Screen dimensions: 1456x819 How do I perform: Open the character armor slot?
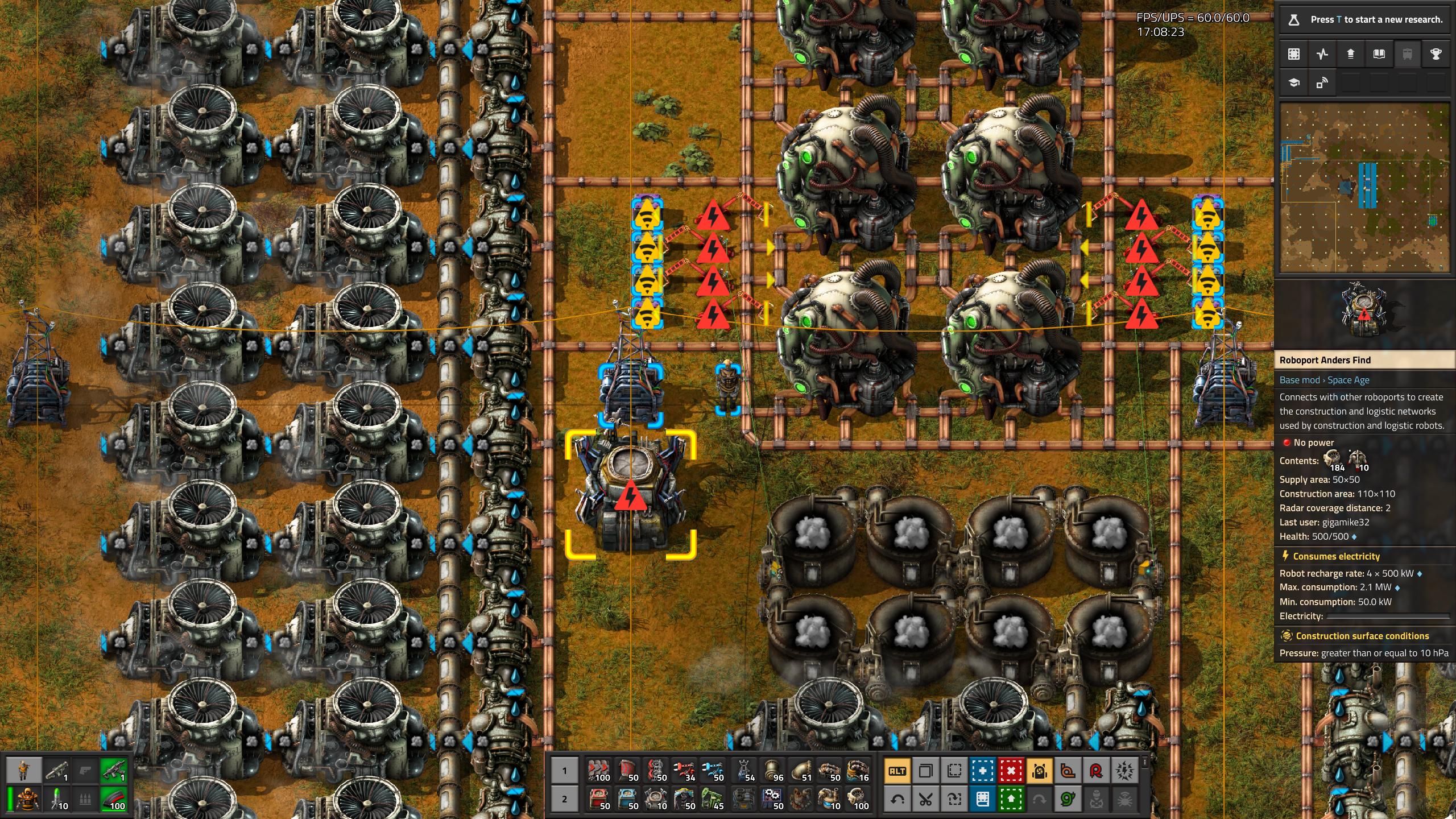pyautogui.click(x=26, y=800)
